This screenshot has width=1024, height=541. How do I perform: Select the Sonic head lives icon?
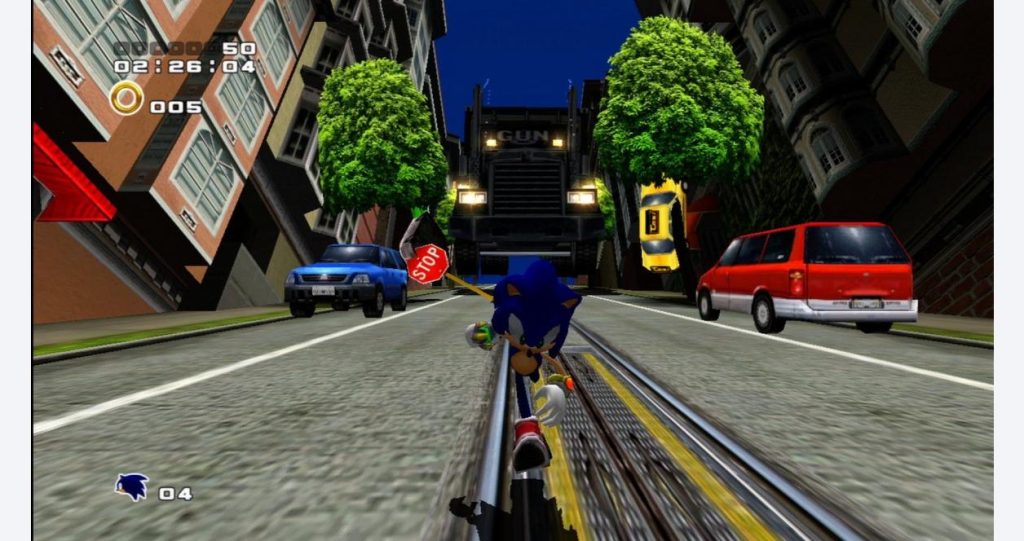(x=132, y=487)
